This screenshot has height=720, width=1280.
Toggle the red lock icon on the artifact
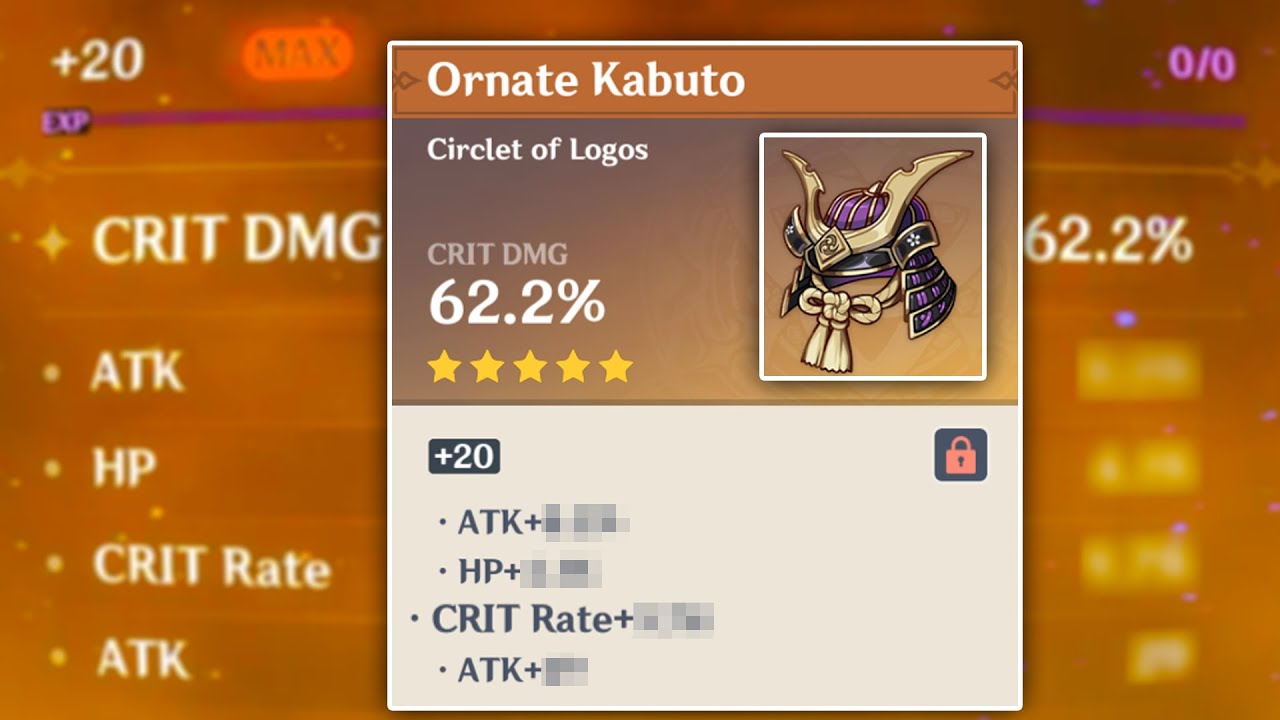tap(960, 456)
